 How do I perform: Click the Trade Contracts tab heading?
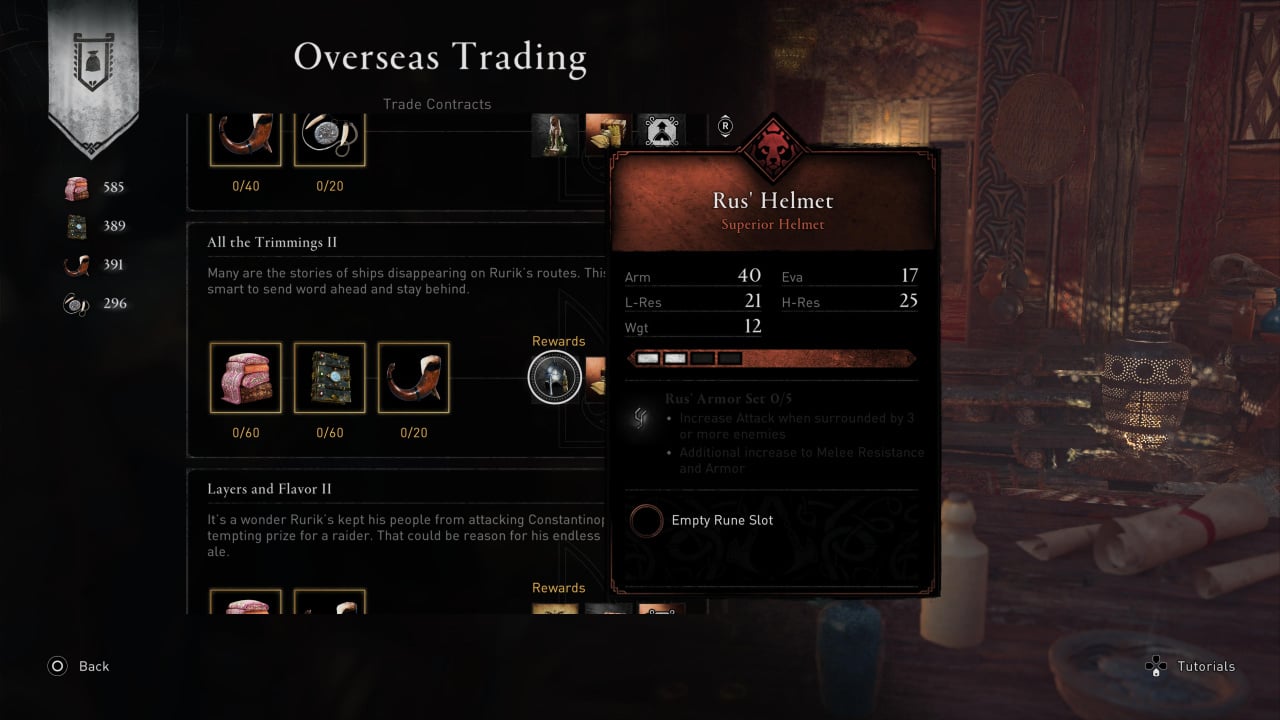coord(437,104)
